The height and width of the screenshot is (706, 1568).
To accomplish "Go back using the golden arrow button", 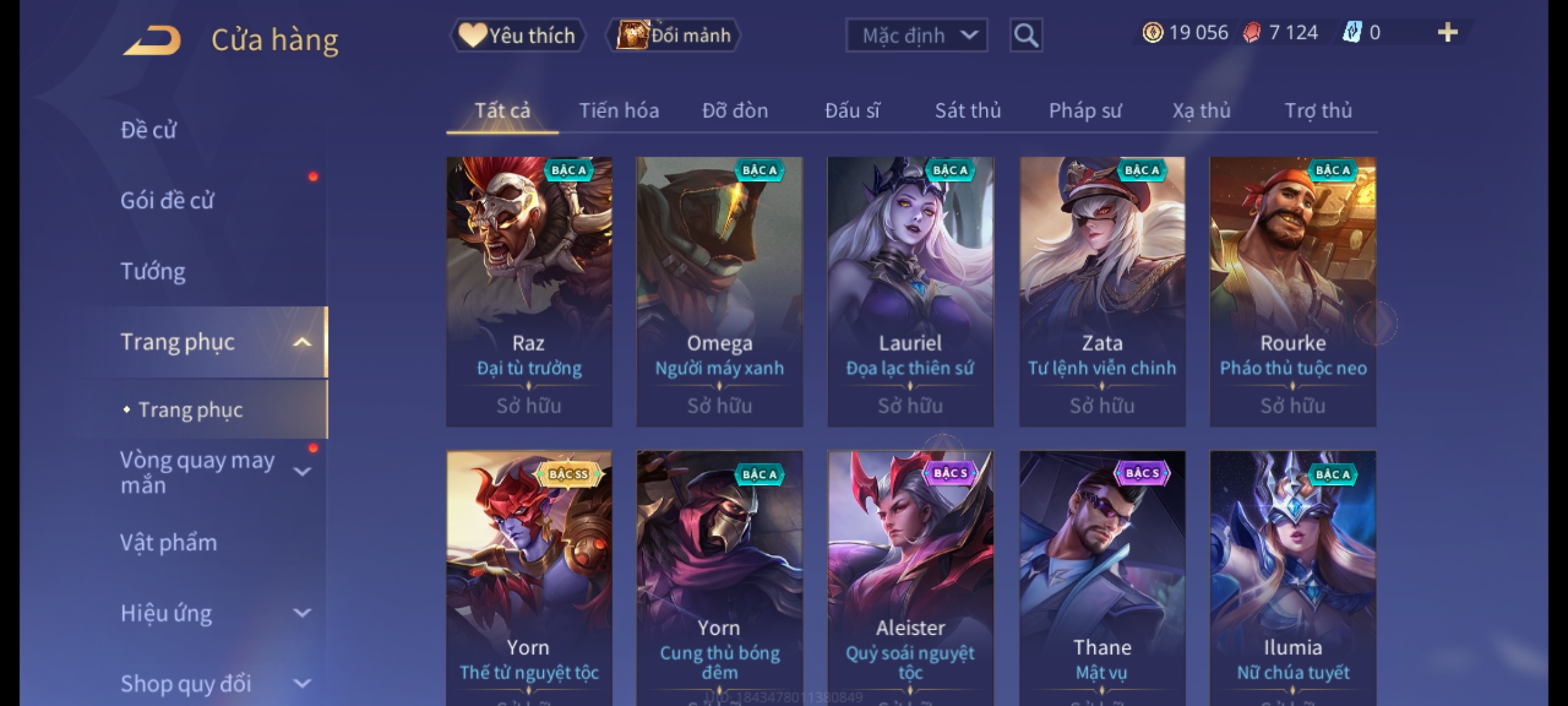I will tap(152, 41).
